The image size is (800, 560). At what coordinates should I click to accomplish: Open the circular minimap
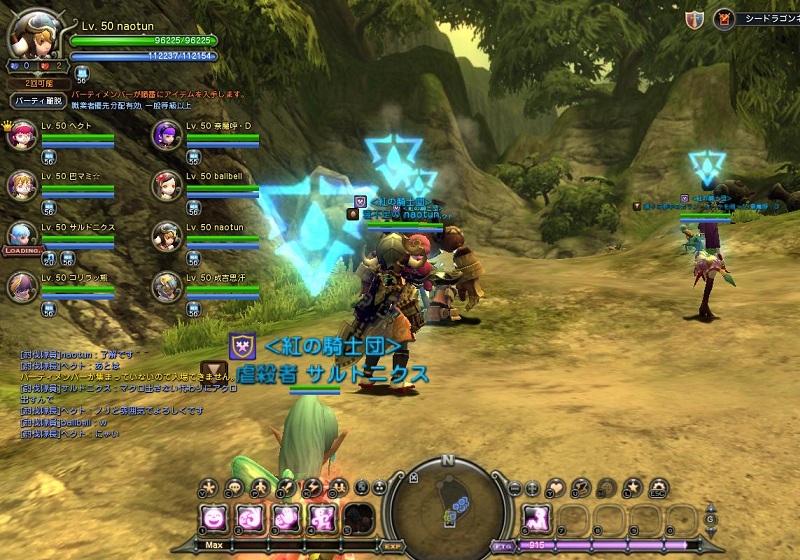tap(447, 507)
